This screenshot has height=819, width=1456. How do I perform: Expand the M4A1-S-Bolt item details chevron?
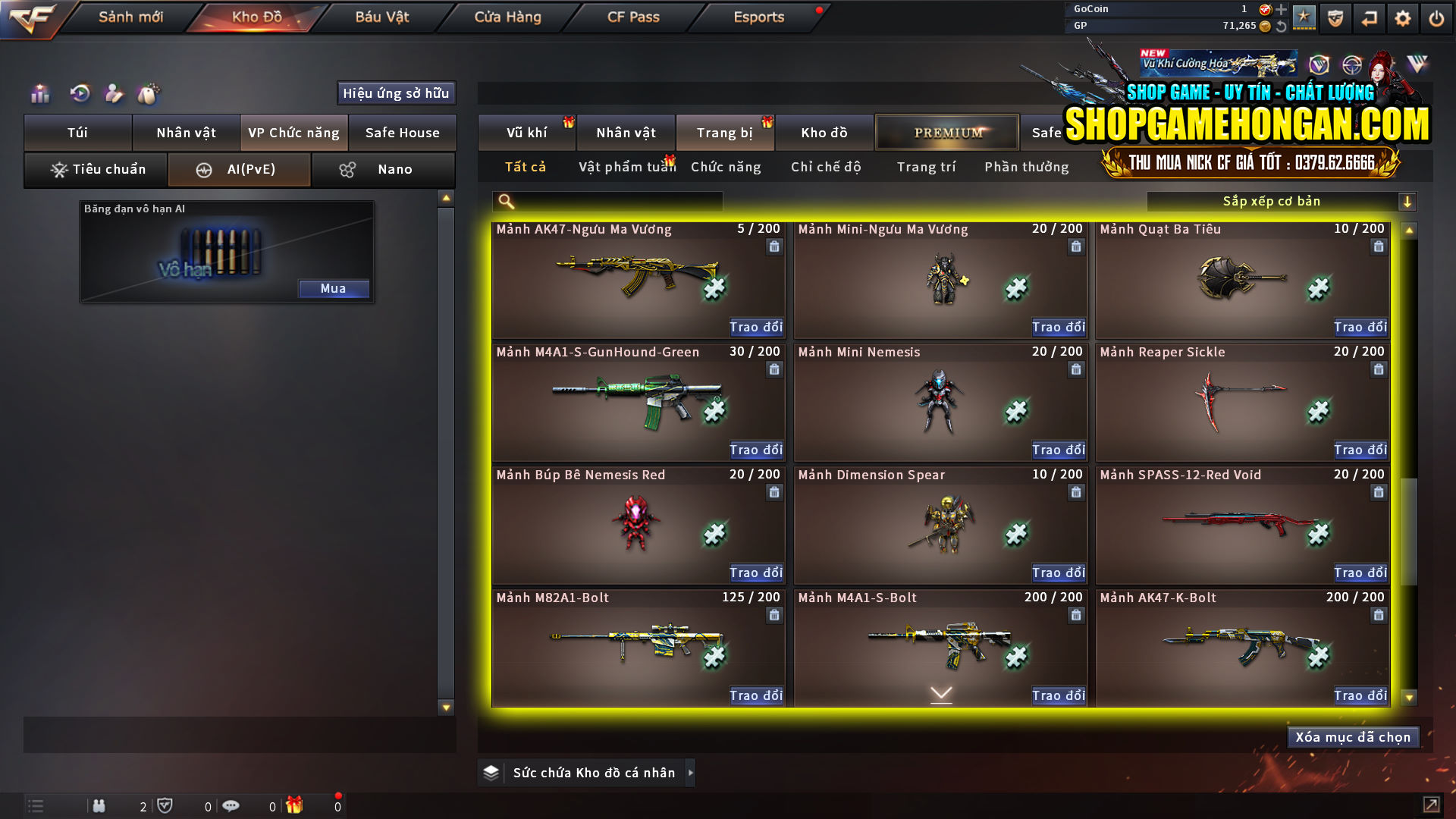940,693
